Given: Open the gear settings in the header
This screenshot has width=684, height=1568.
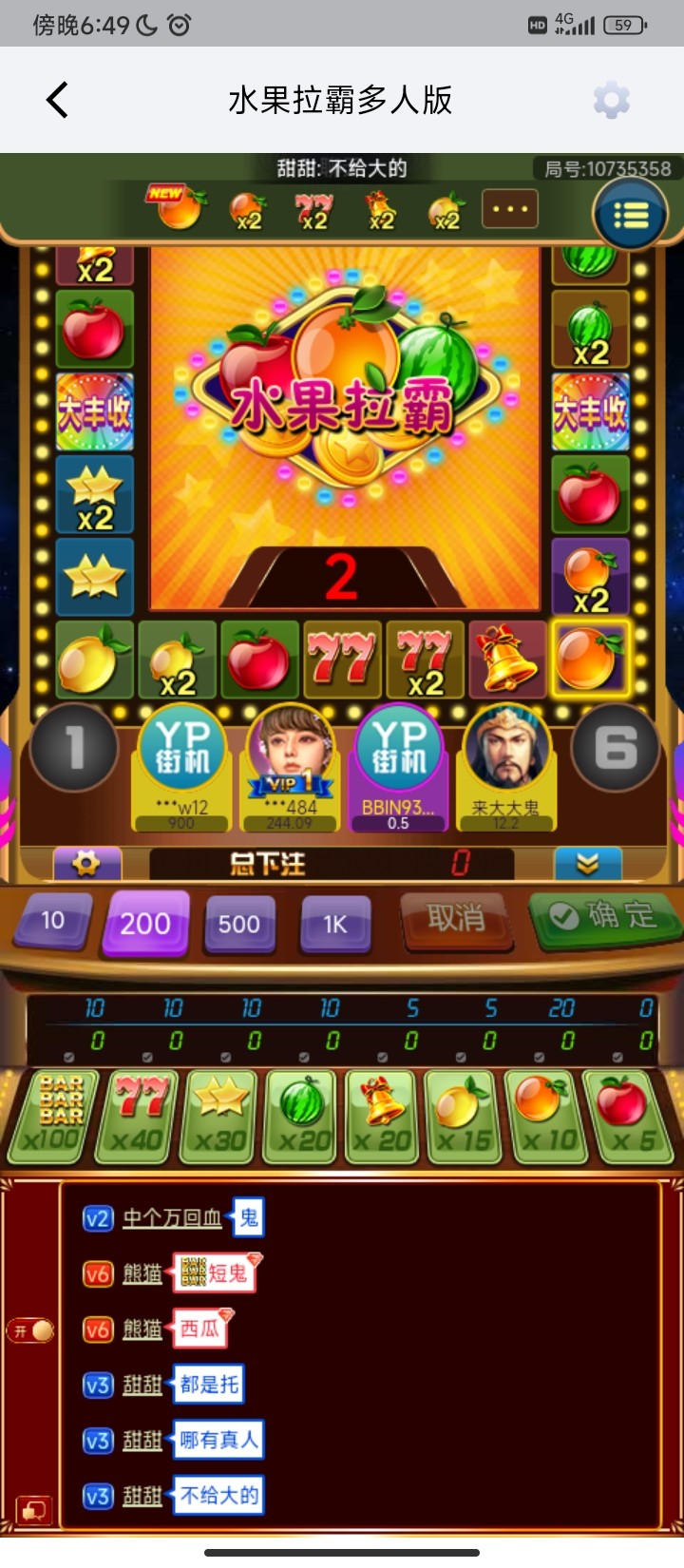Looking at the screenshot, I should pyautogui.click(x=611, y=100).
